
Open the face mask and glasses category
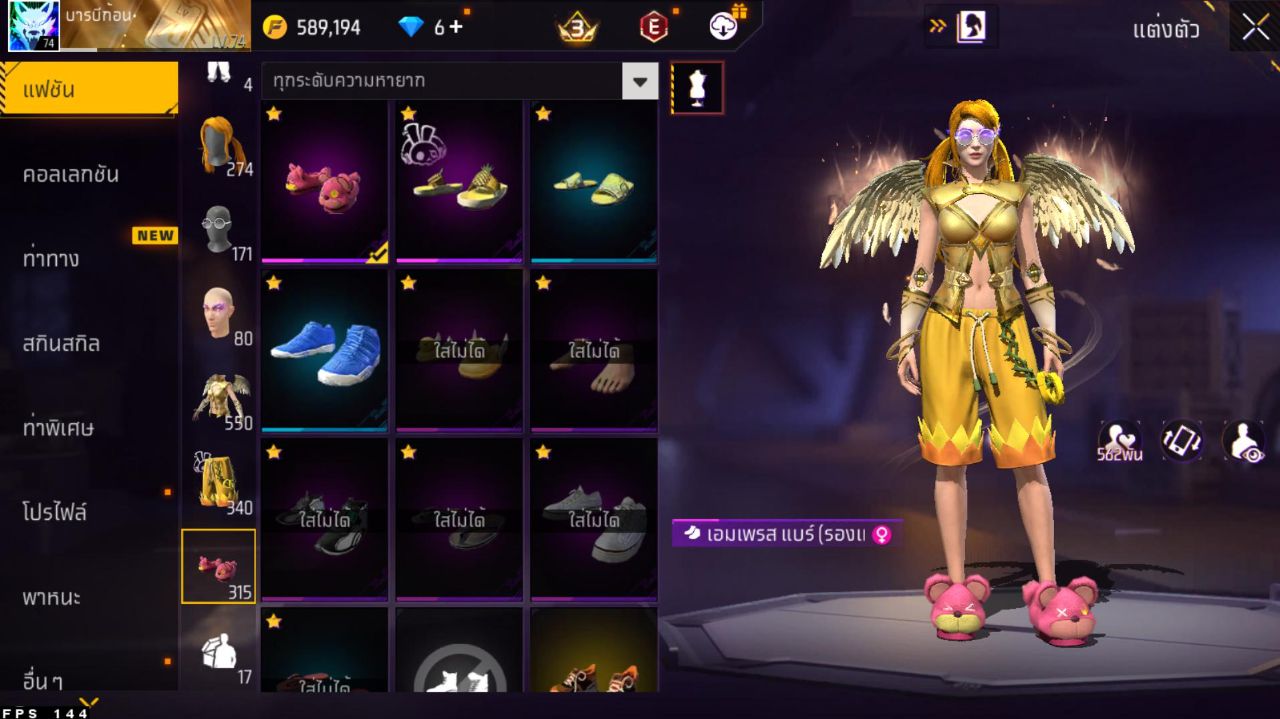(220, 230)
